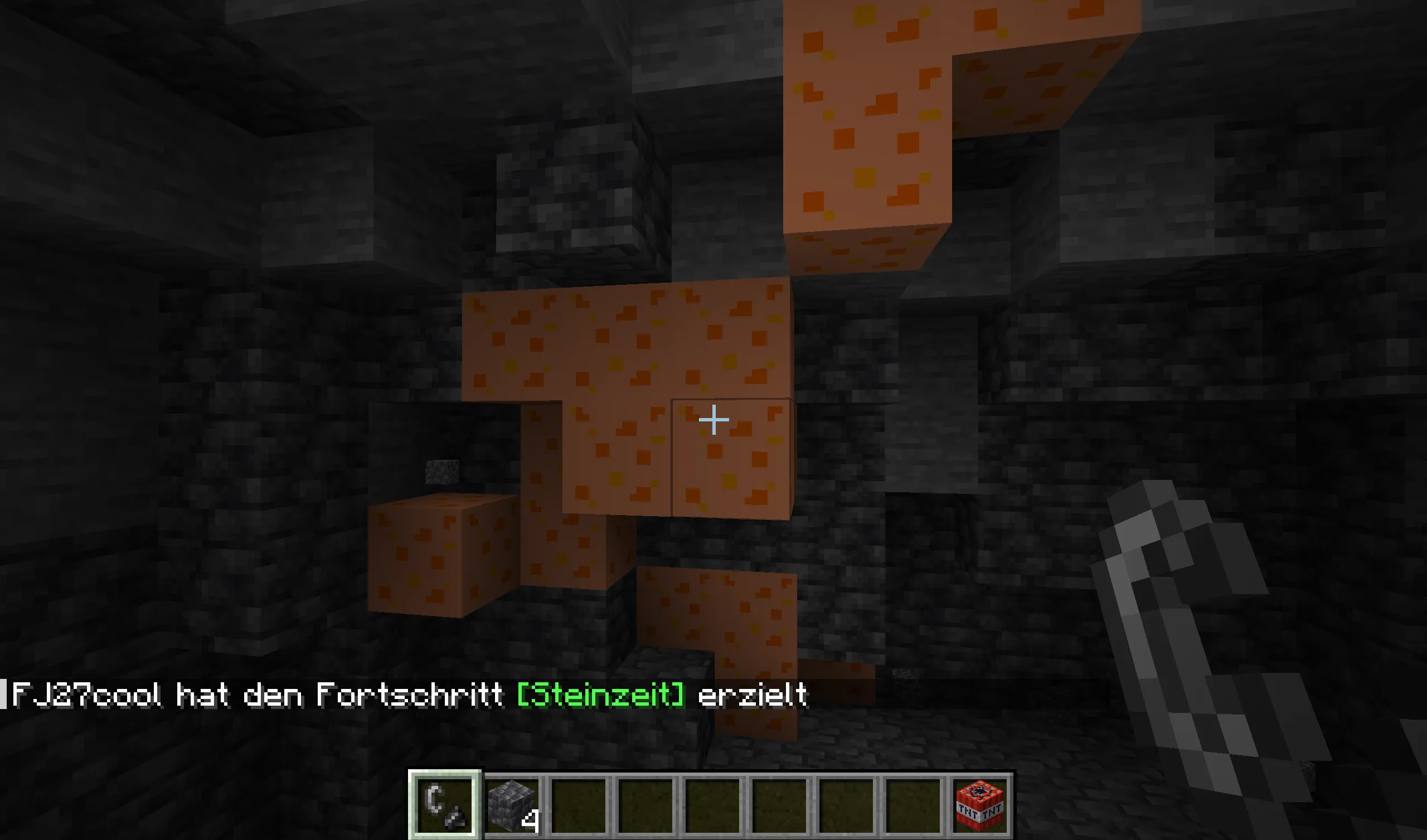The image size is (1427, 840).
Task: Click the crosshair in the screen center
Action: pyautogui.click(x=713, y=419)
